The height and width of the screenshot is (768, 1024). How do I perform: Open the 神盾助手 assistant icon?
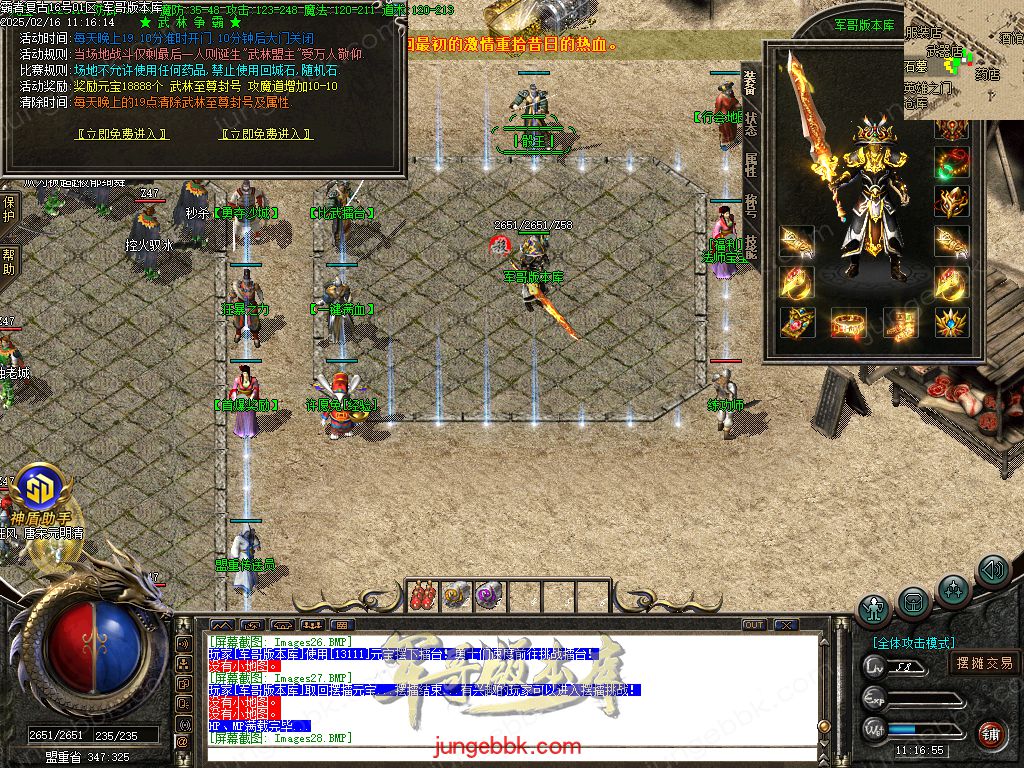pyautogui.click(x=42, y=488)
